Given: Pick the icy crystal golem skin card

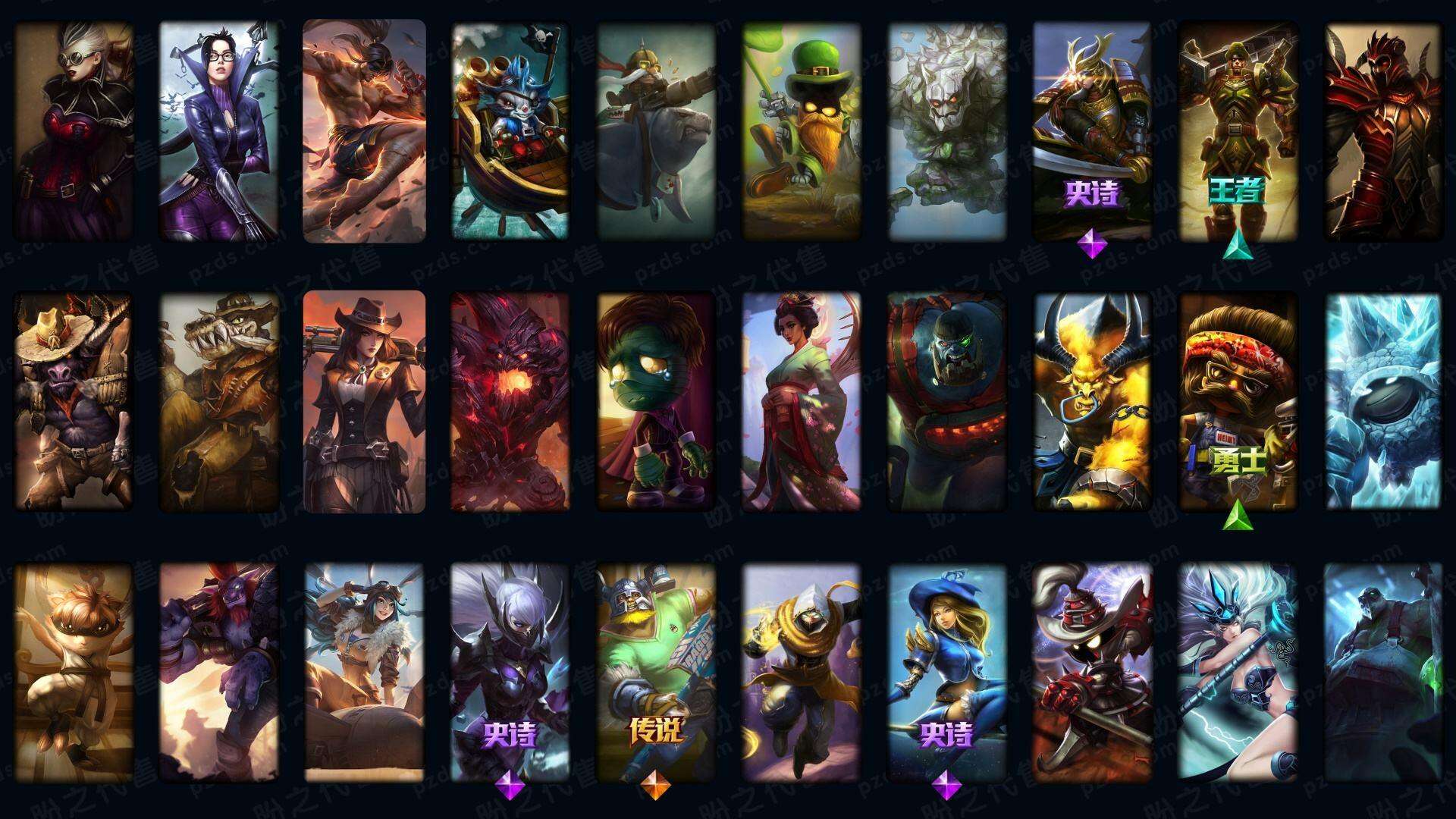Looking at the screenshot, I should point(1382,400).
